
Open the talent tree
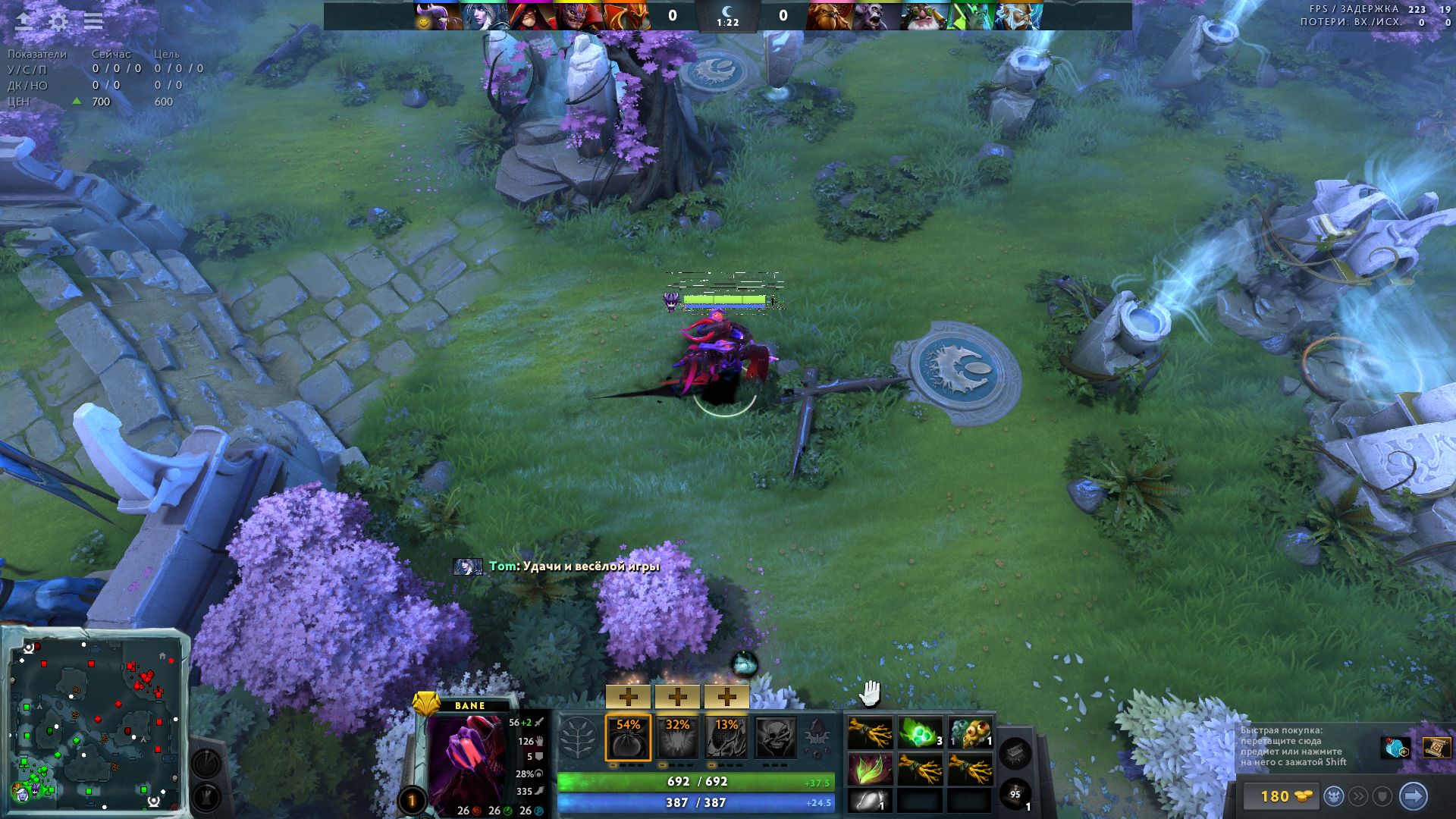579,737
